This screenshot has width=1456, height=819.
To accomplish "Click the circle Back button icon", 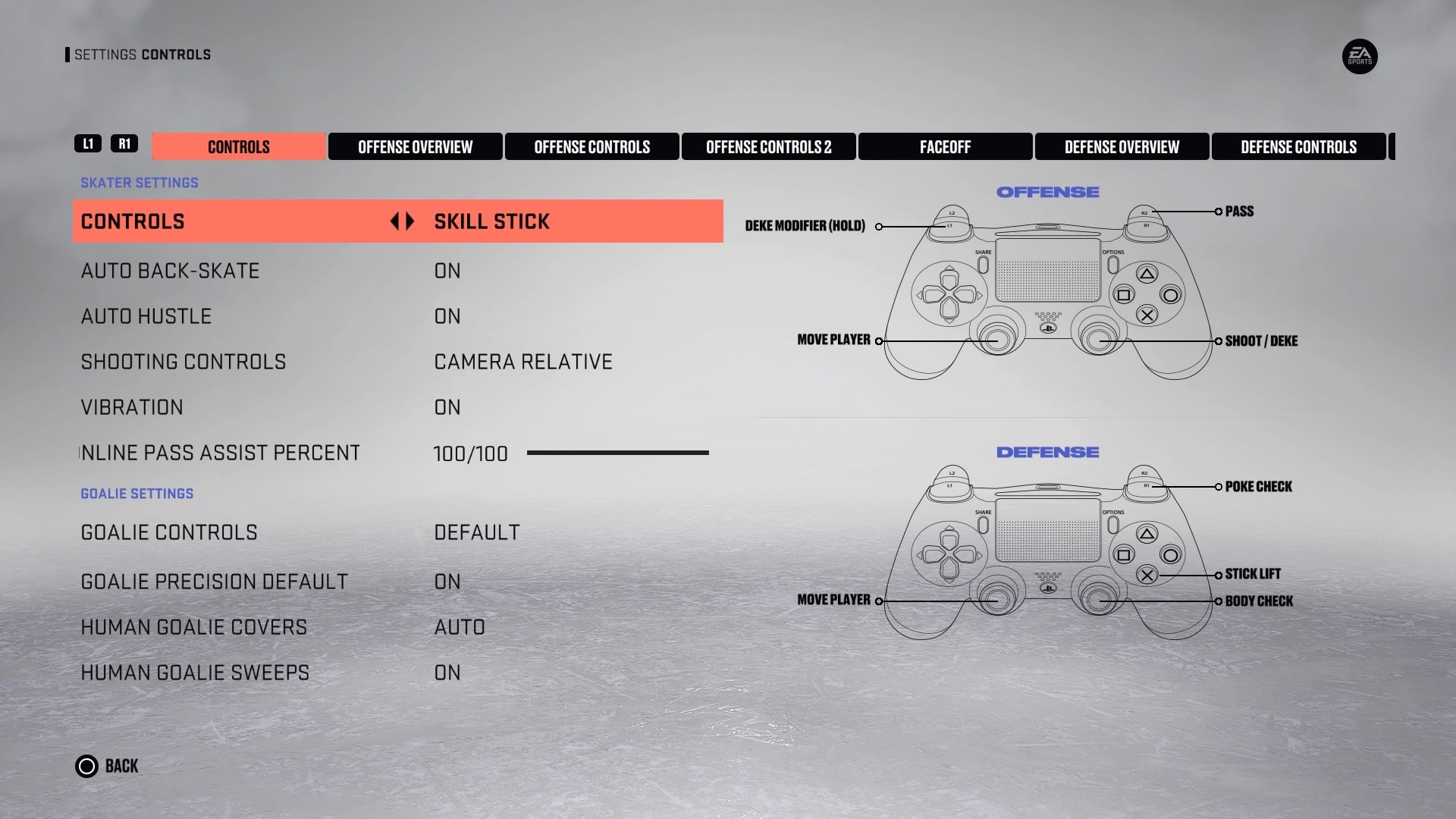I will click(x=87, y=766).
